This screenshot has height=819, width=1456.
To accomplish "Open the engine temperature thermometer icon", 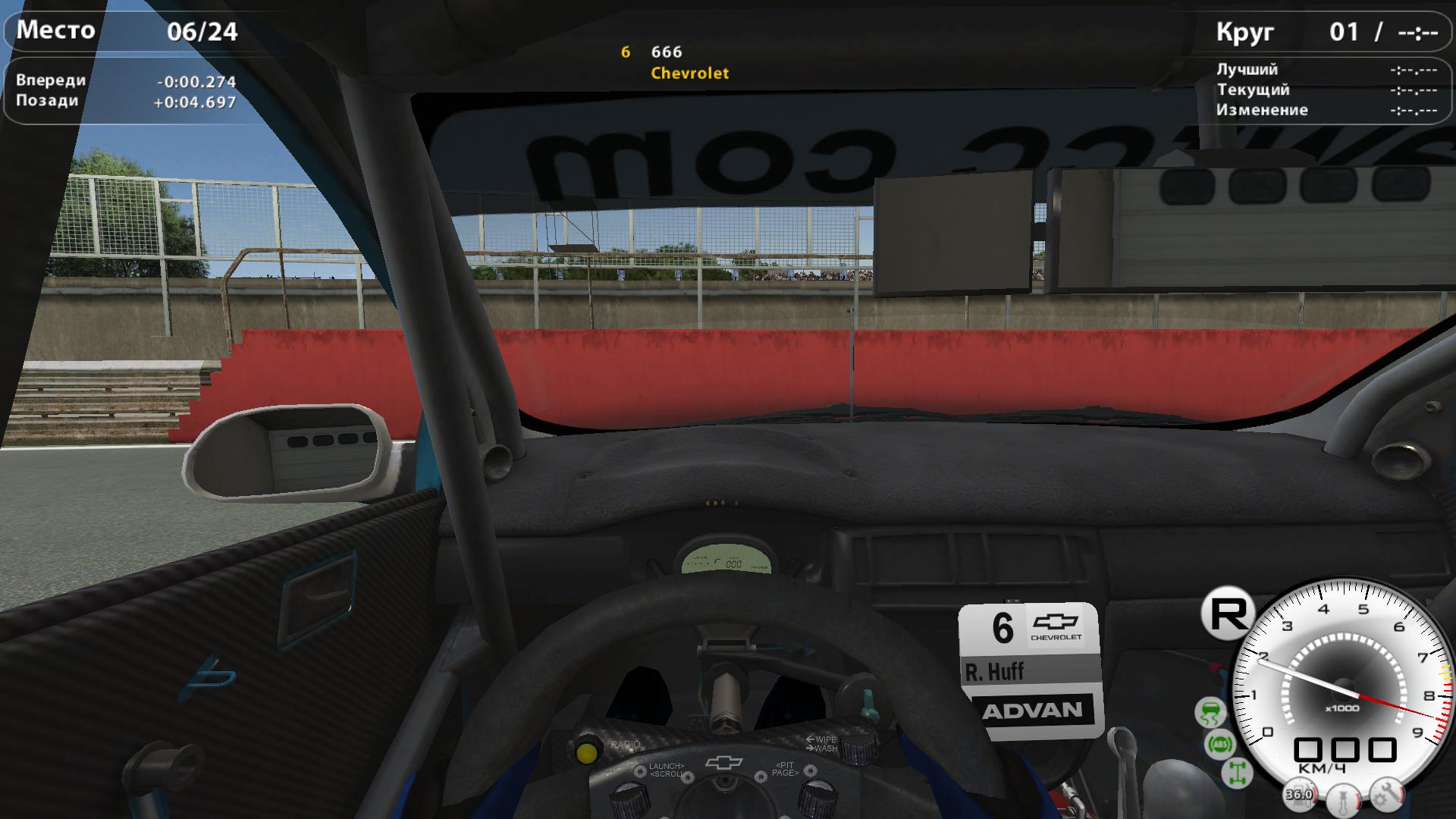I will [x=1342, y=802].
